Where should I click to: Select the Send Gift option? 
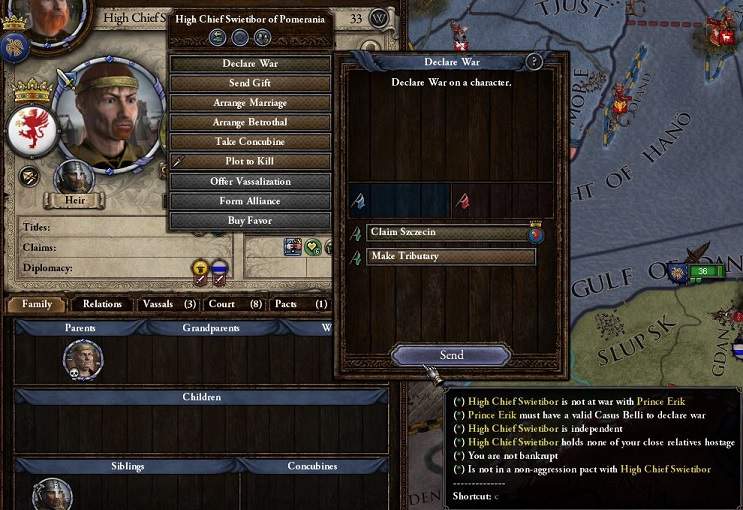(x=250, y=83)
